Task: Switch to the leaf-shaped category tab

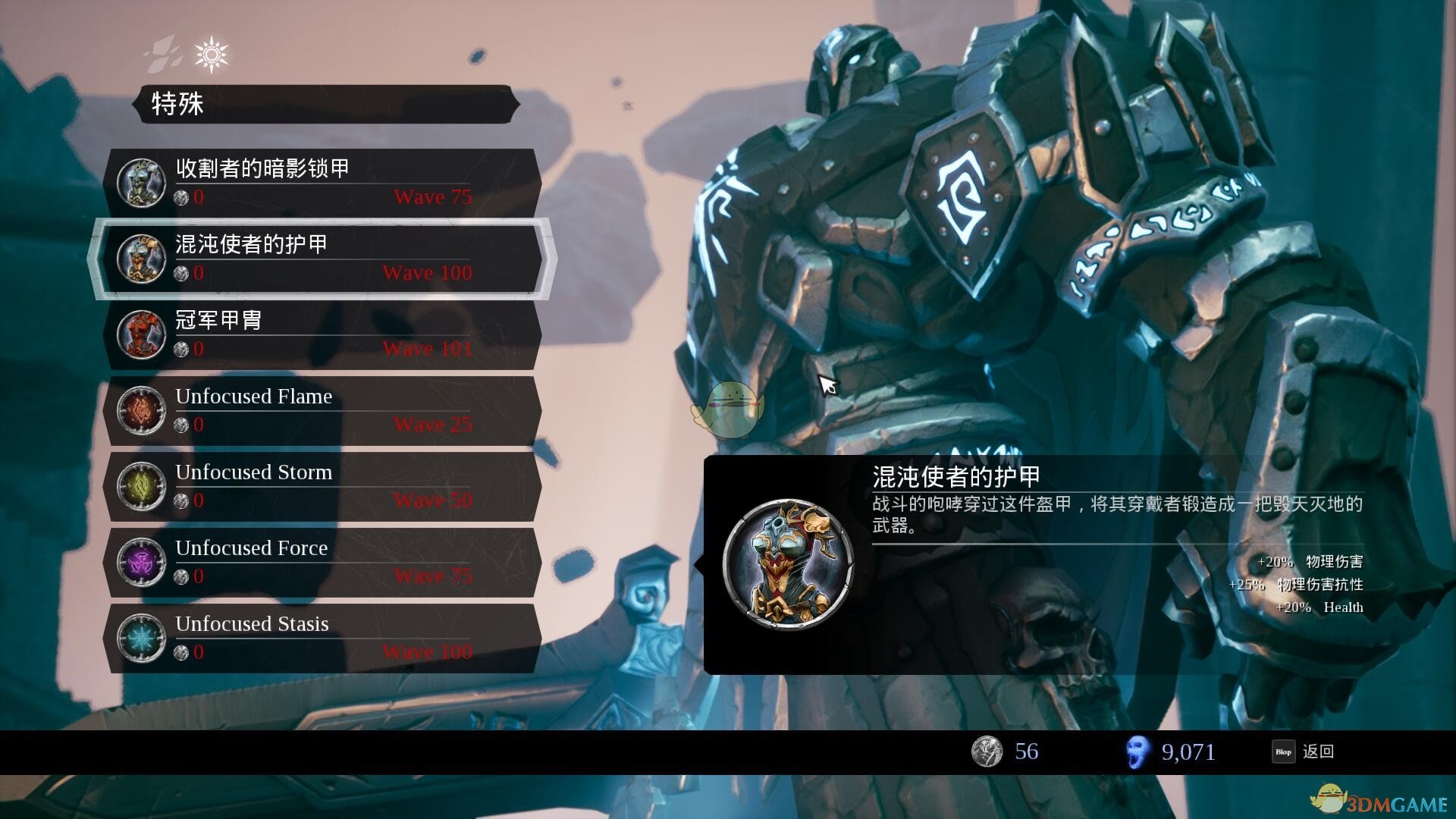Action: click(x=165, y=55)
